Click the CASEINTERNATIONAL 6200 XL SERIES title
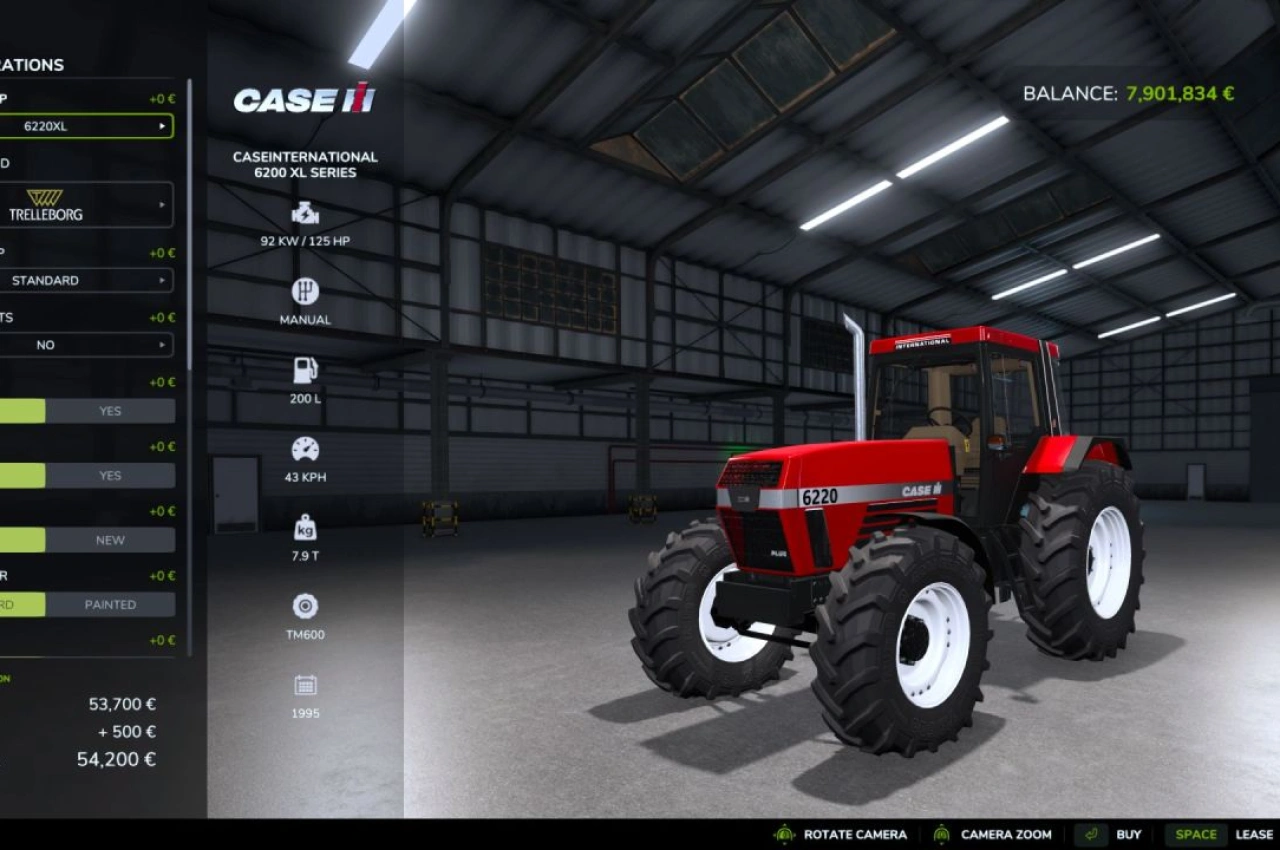This screenshot has height=850, width=1280. pyautogui.click(x=303, y=164)
